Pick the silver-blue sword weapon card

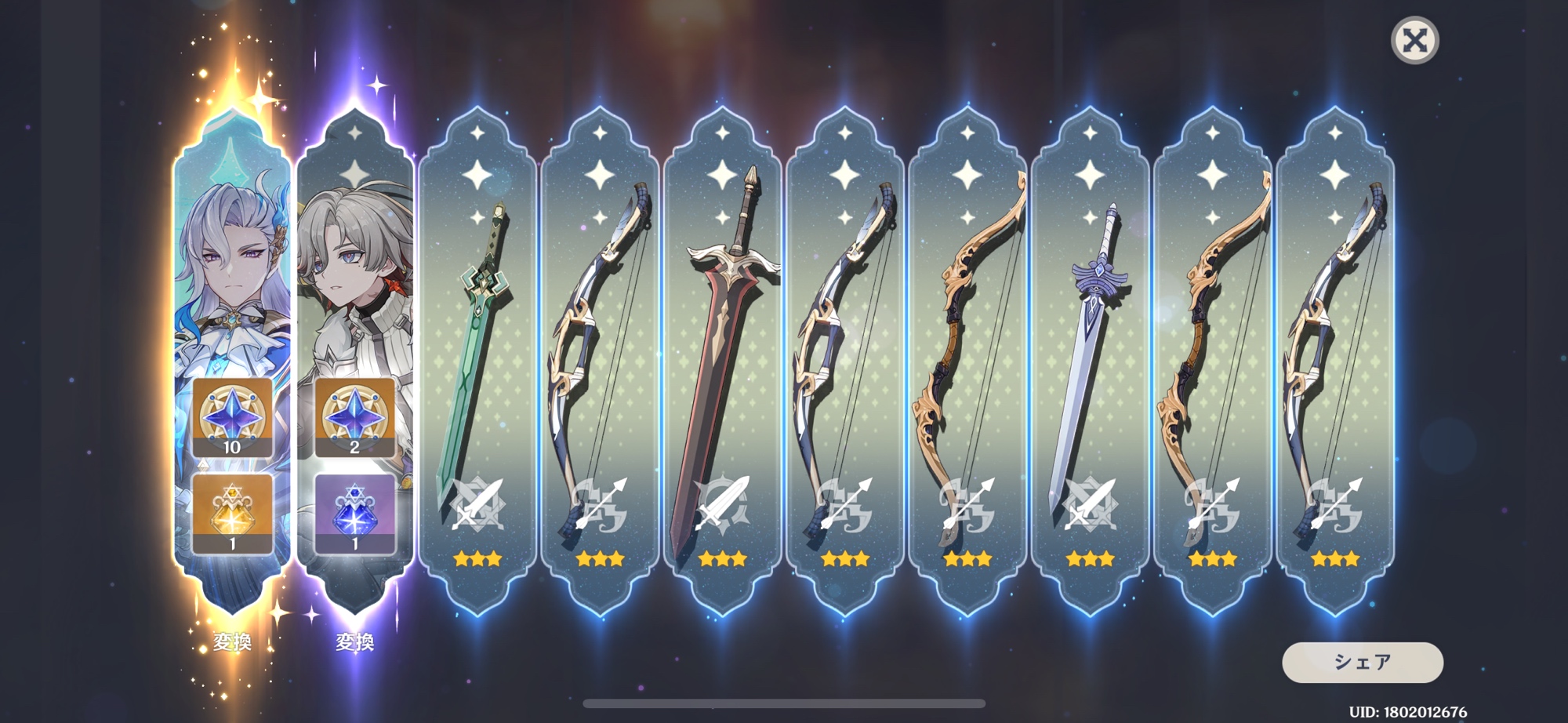tap(1090, 361)
